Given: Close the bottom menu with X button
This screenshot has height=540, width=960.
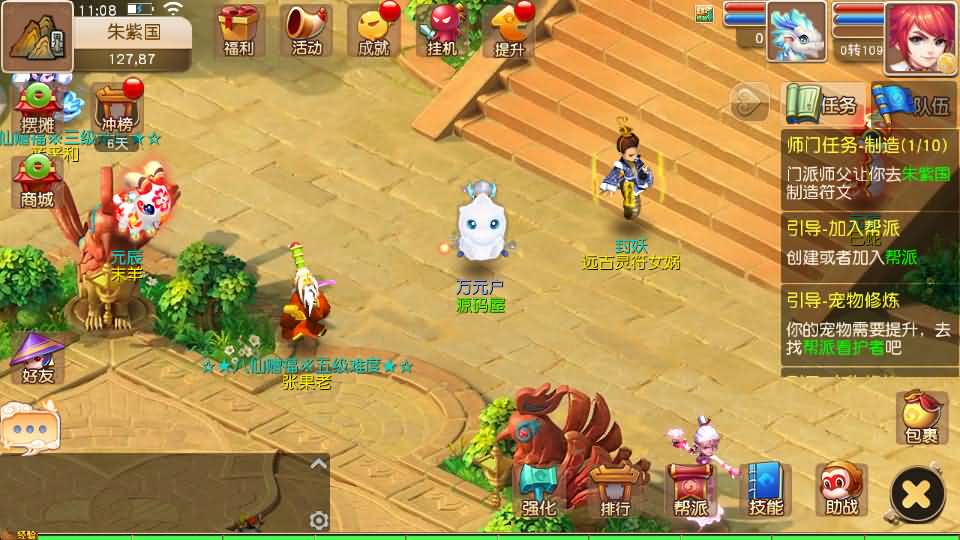Looking at the screenshot, I should (917, 493).
